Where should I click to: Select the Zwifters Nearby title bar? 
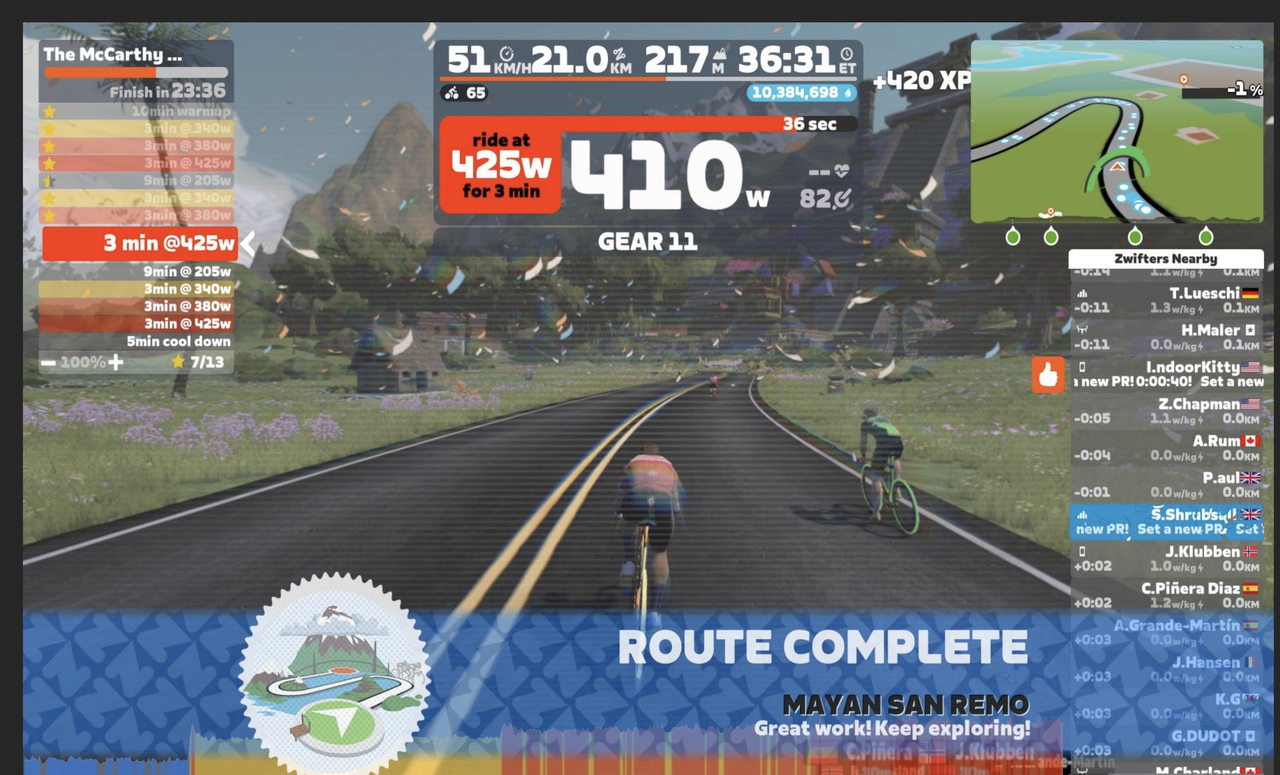(x=1166, y=258)
